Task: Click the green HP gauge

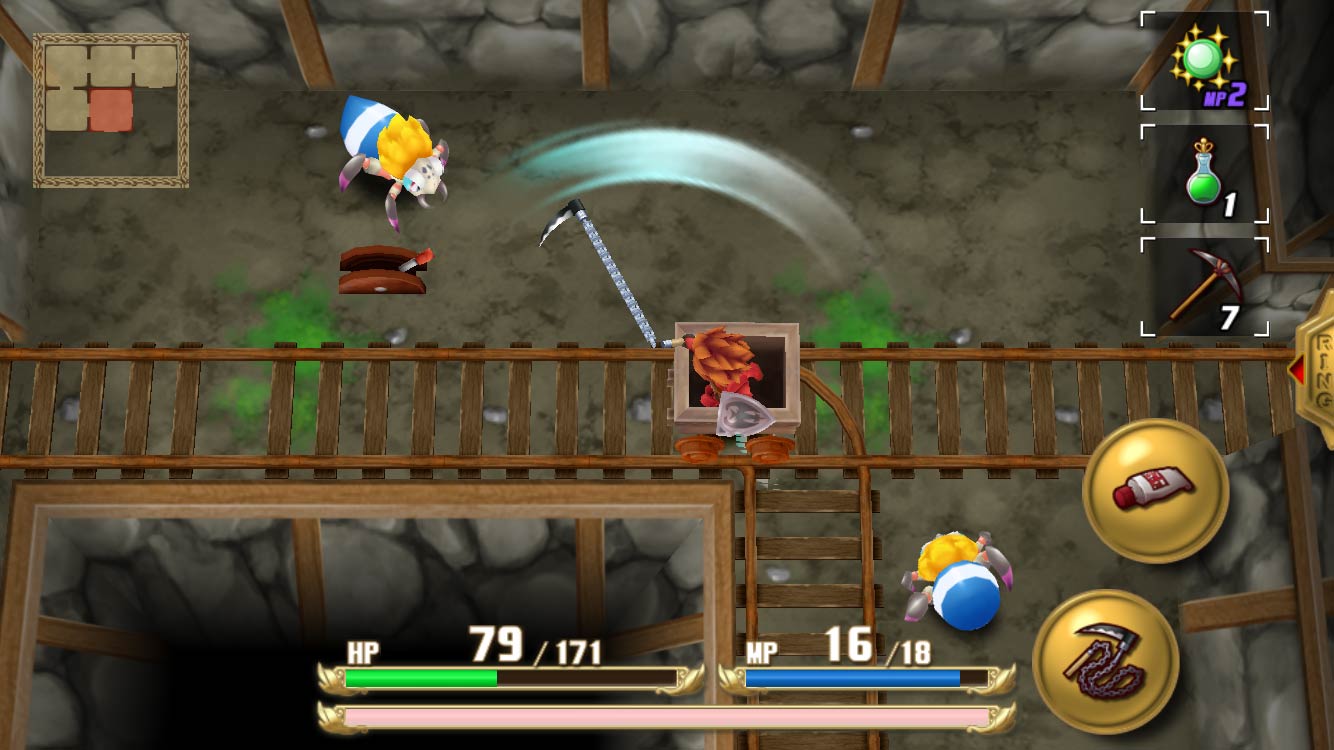Action: (x=420, y=677)
